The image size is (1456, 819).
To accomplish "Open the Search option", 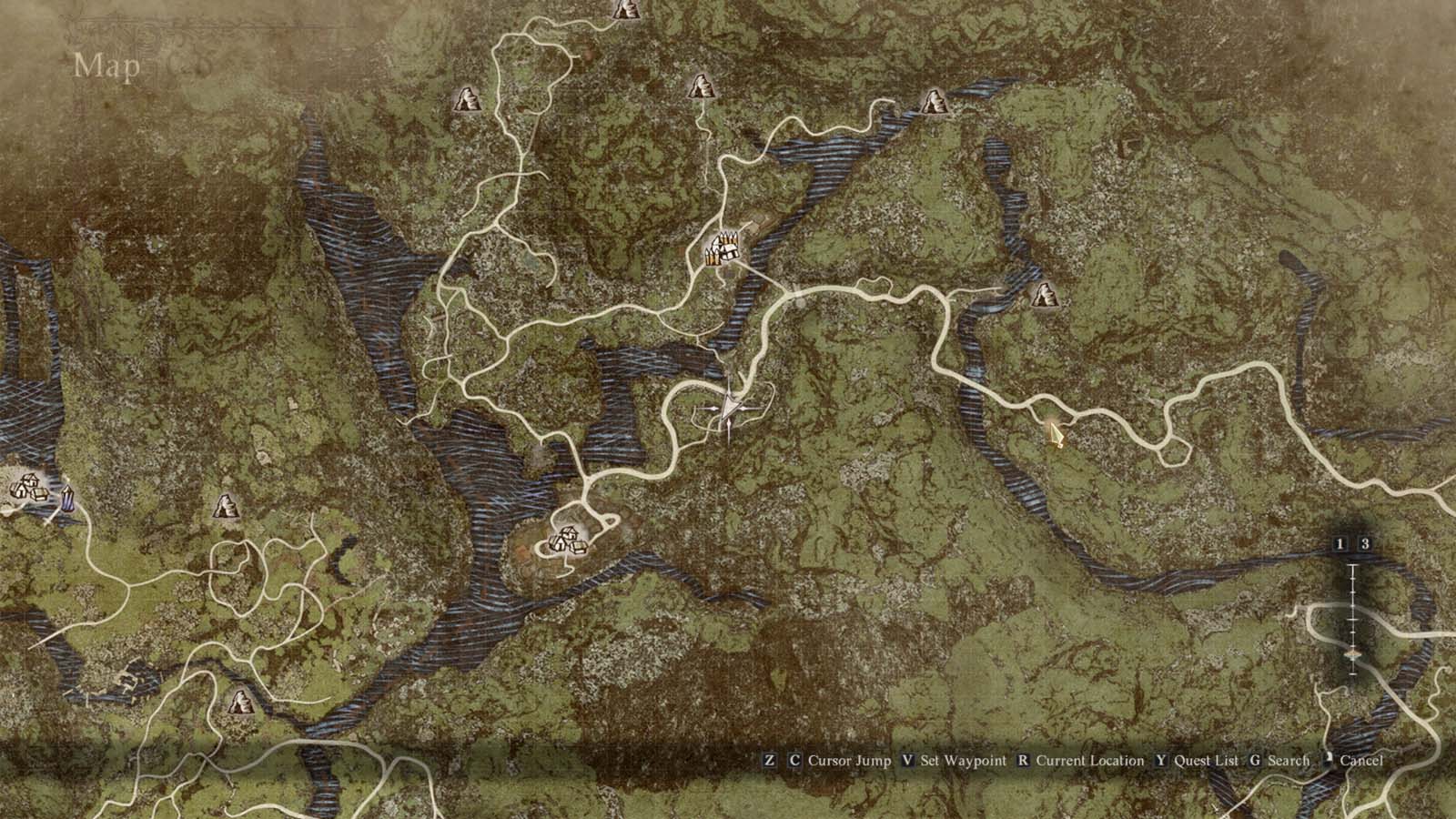I will coord(1289,761).
